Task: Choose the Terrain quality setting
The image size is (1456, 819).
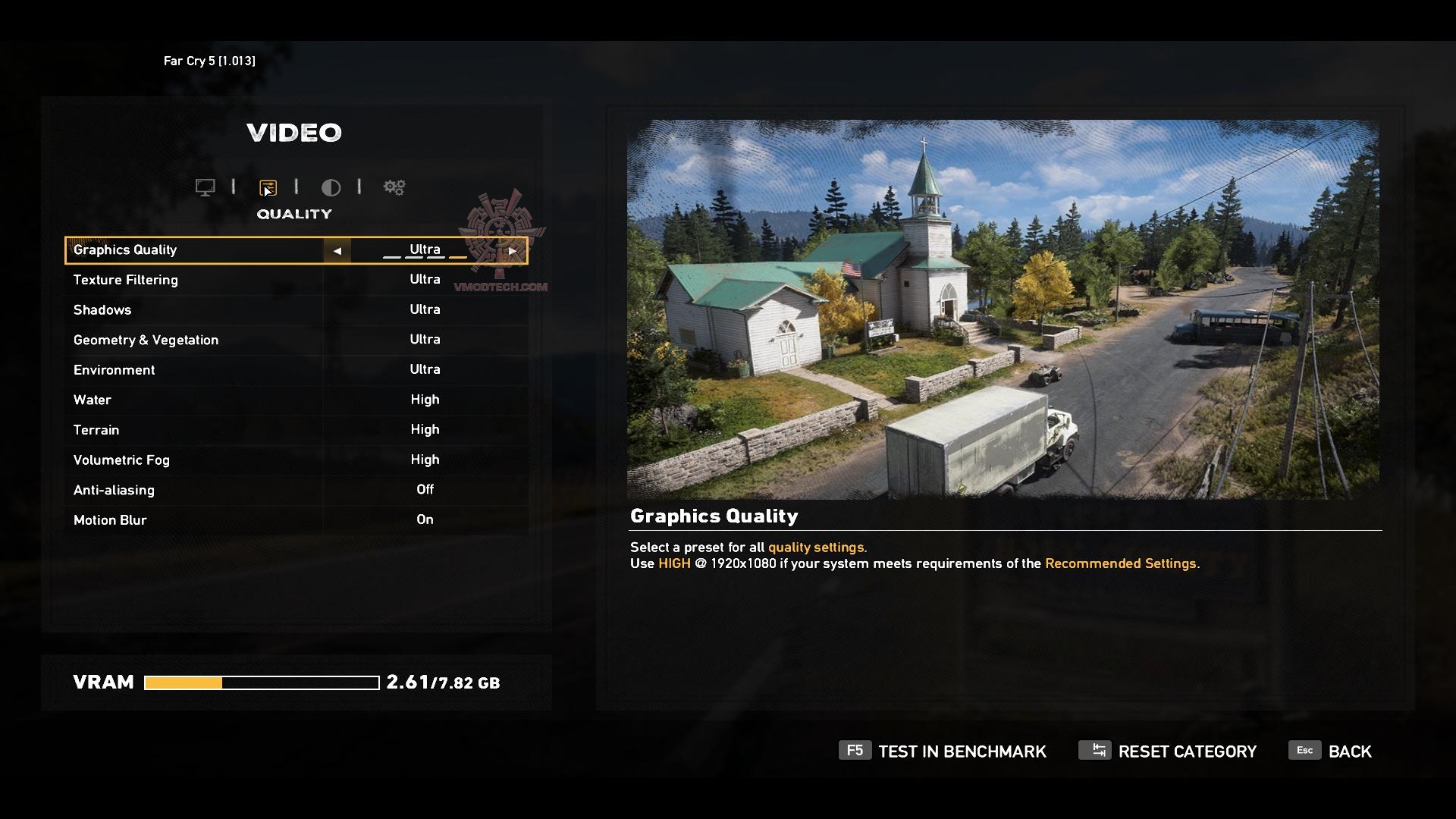Action: [x=296, y=430]
